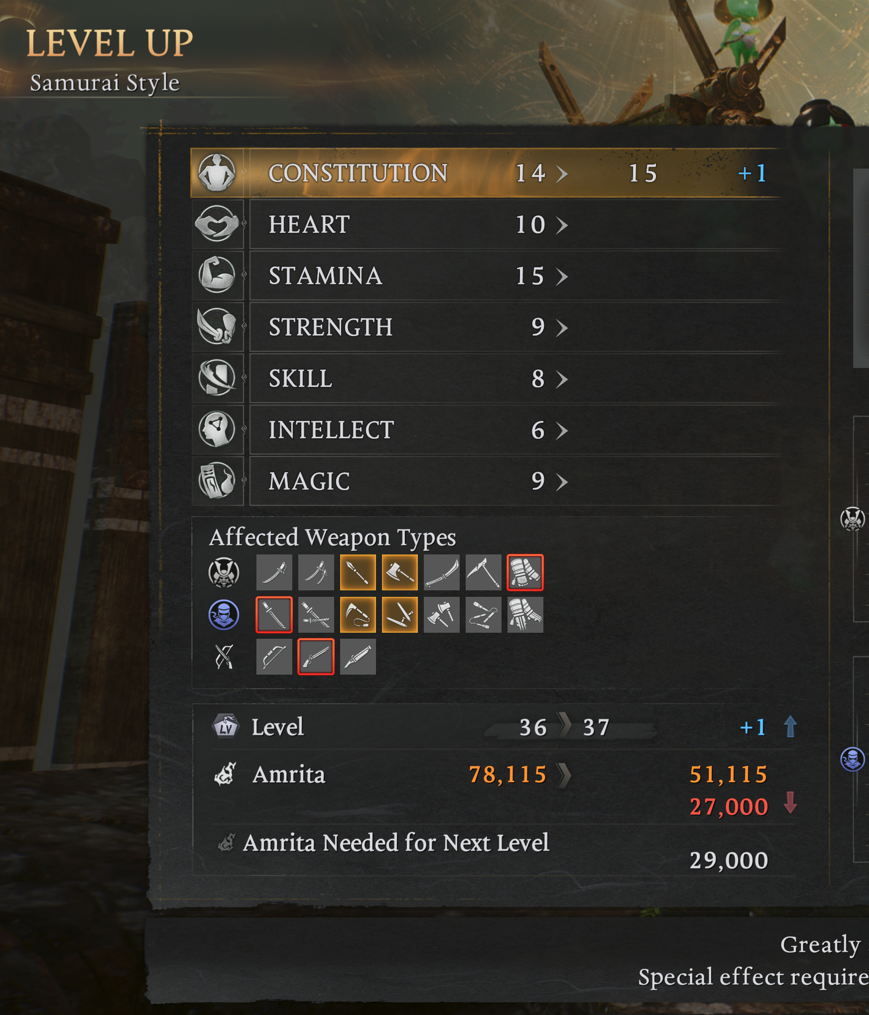The height and width of the screenshot is (1015, 869).
Task: Select the odachi long sword icon
Action: click(441, 573)
